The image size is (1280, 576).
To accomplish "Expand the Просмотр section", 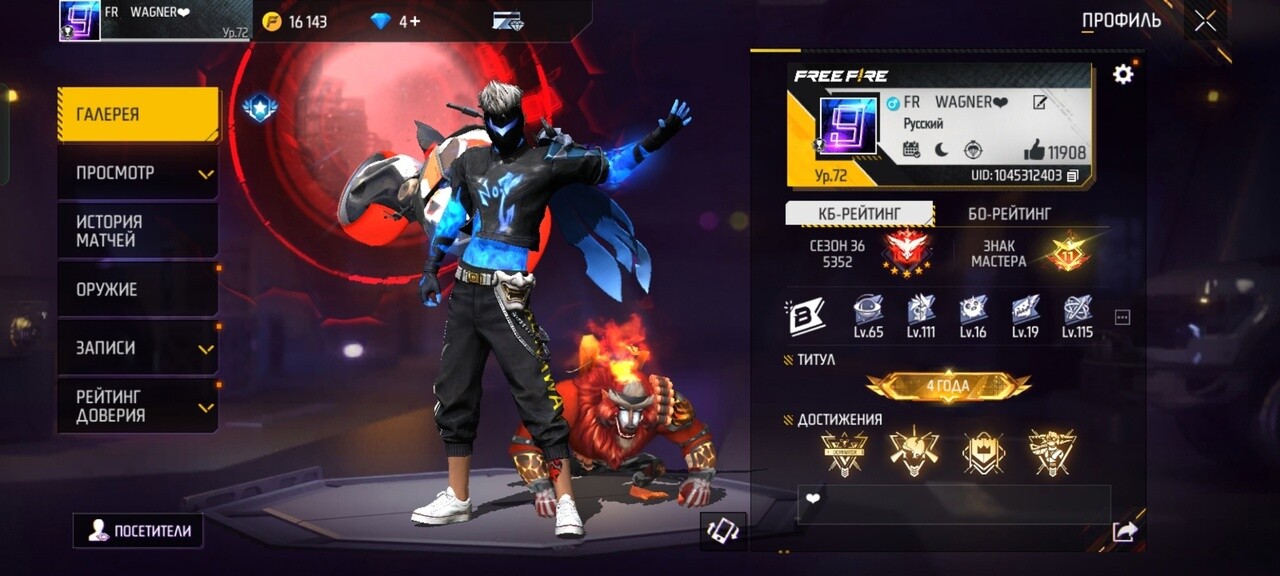I will (137, 173).
